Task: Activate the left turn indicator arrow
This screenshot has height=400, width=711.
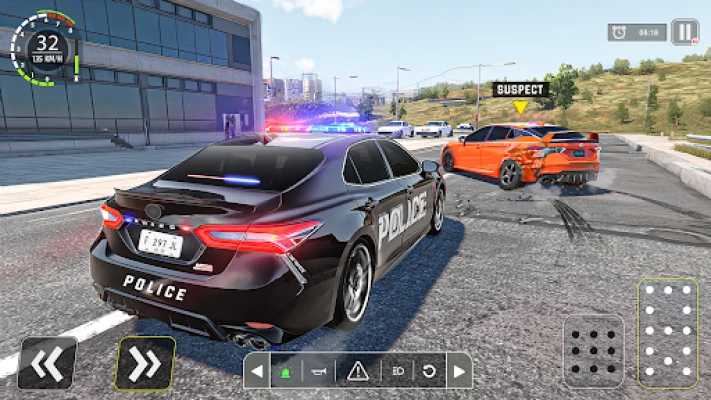Action: [257, 371]
